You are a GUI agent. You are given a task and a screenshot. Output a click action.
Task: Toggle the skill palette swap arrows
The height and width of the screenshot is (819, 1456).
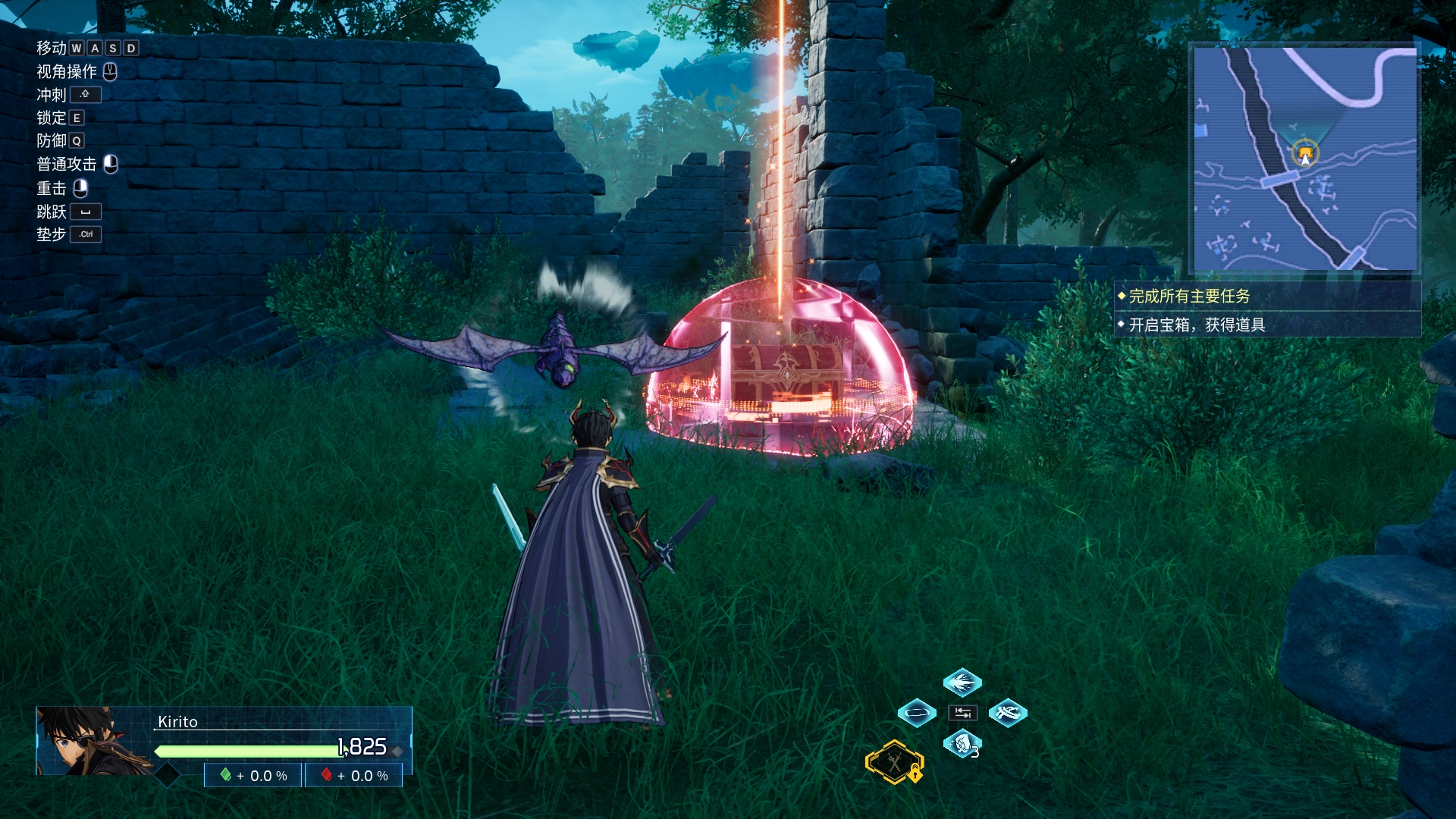[x=962, y=713]
